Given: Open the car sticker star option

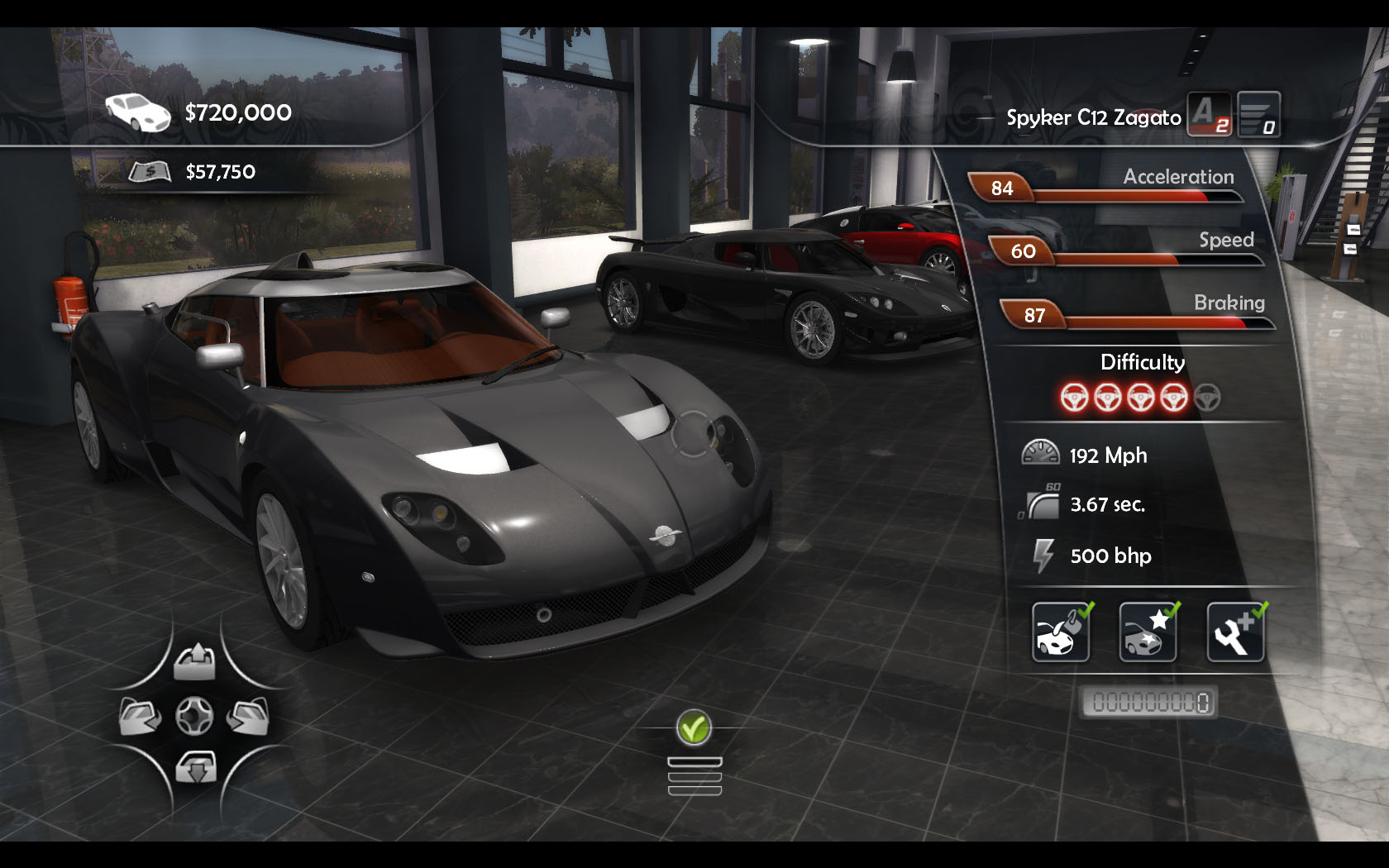Looking at the screenshot, I should 1148,632.
